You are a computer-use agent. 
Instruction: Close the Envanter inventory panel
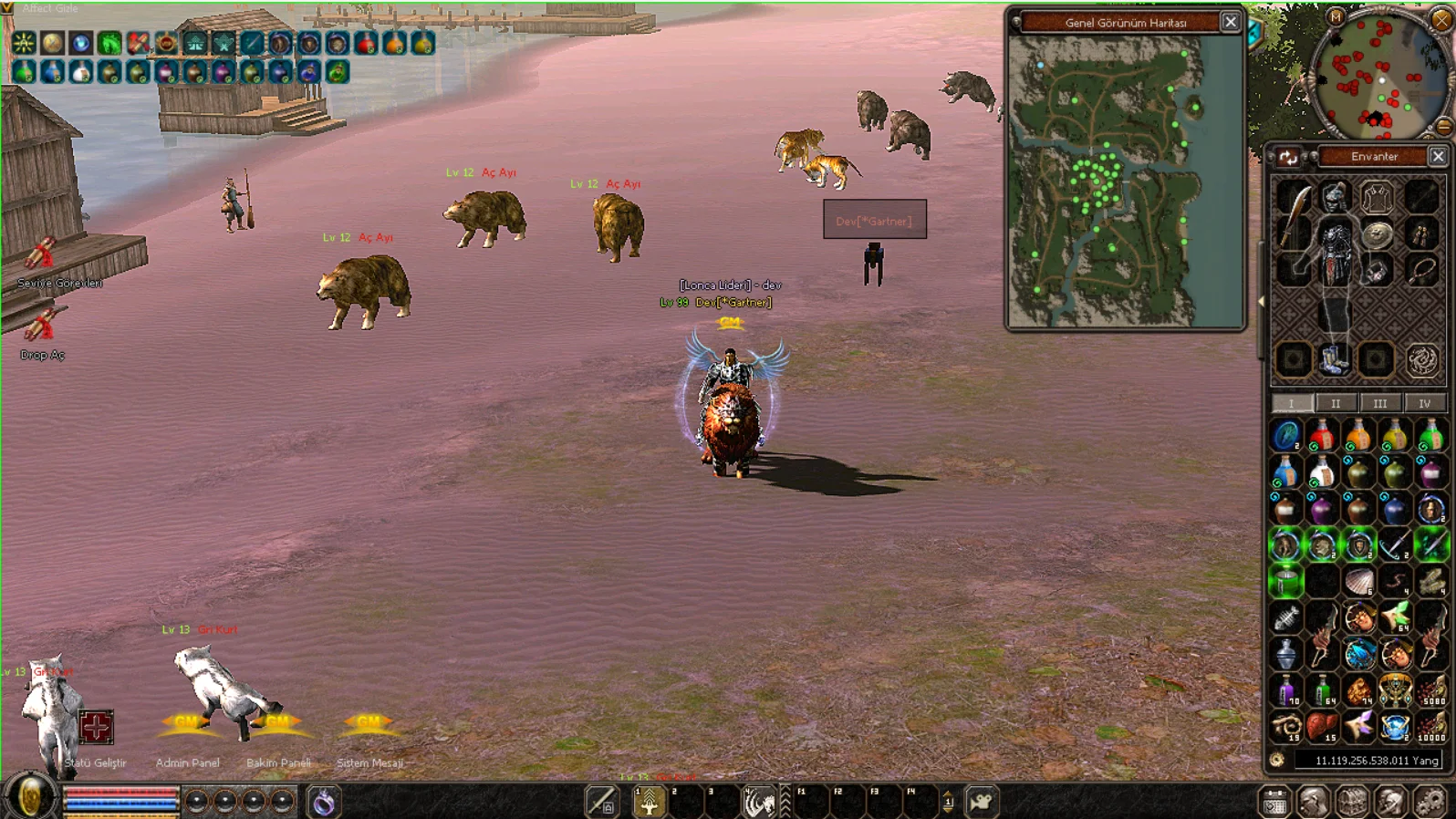pos(1438,156)
